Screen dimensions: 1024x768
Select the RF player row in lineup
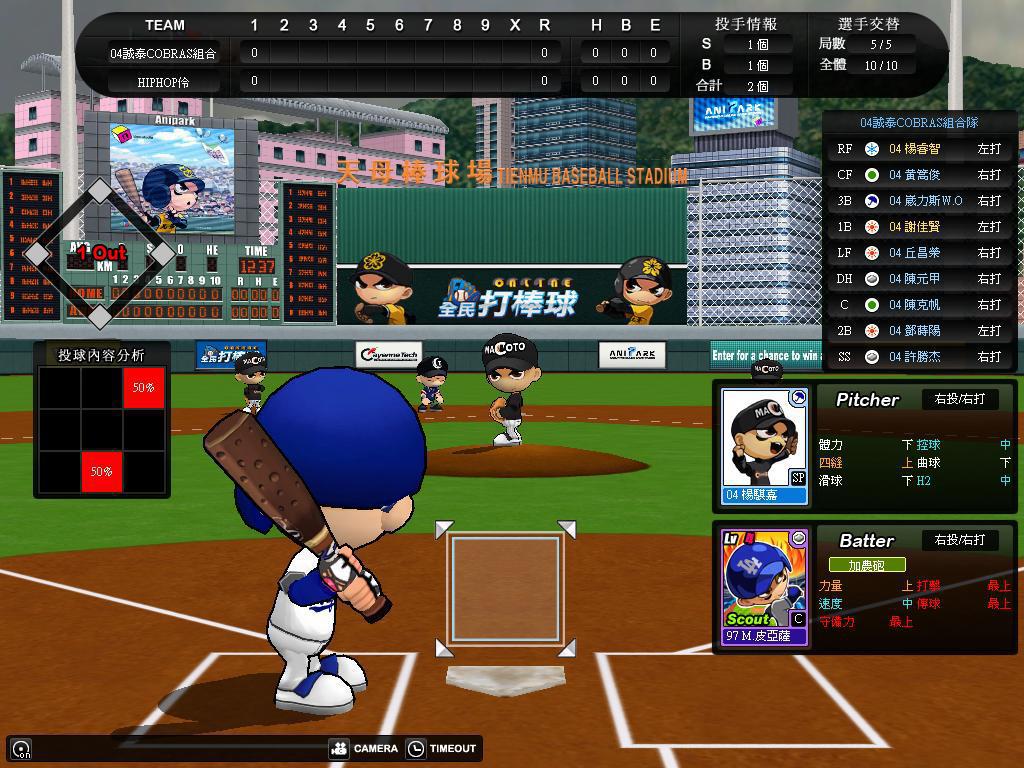(x=919, y=149)
